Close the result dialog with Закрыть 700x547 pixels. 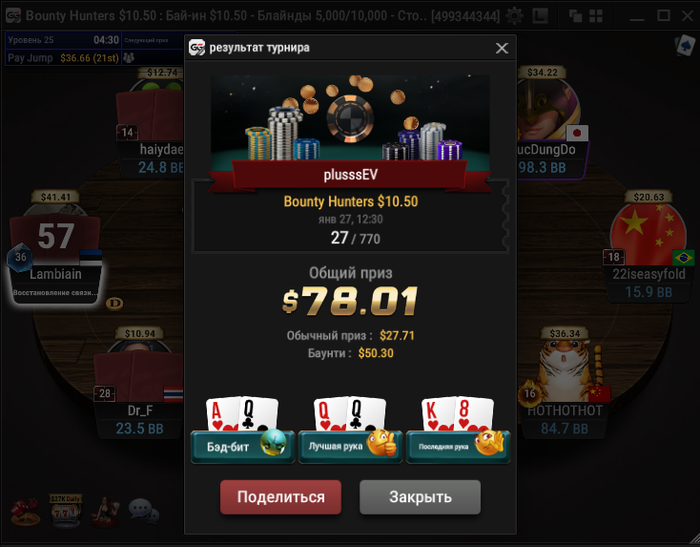pyautogui.click(x=420, y=497)
